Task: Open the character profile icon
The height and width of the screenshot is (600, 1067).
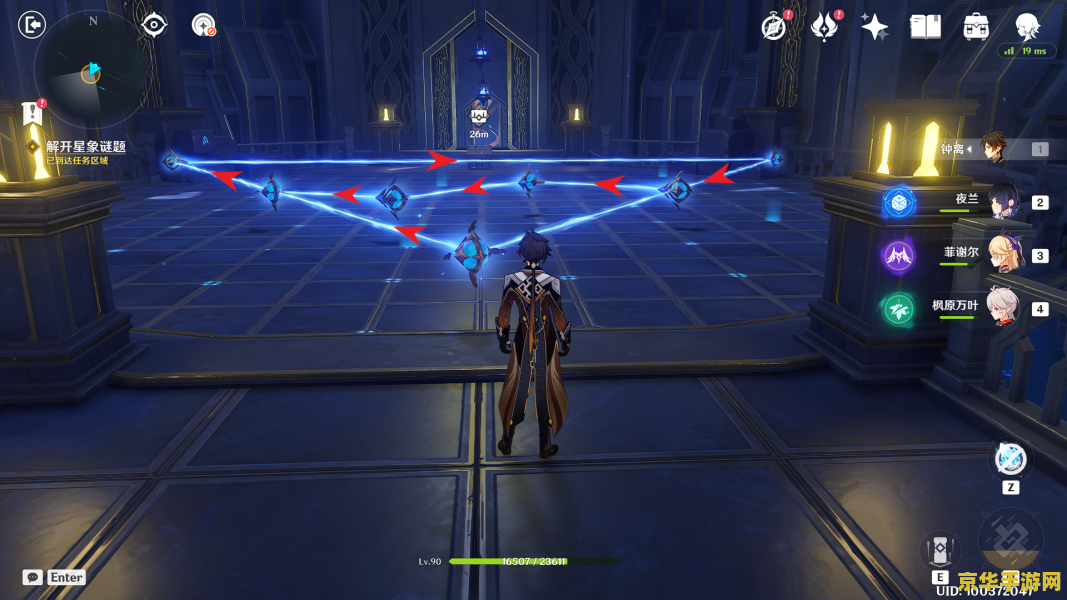Action: [1027, 26]
